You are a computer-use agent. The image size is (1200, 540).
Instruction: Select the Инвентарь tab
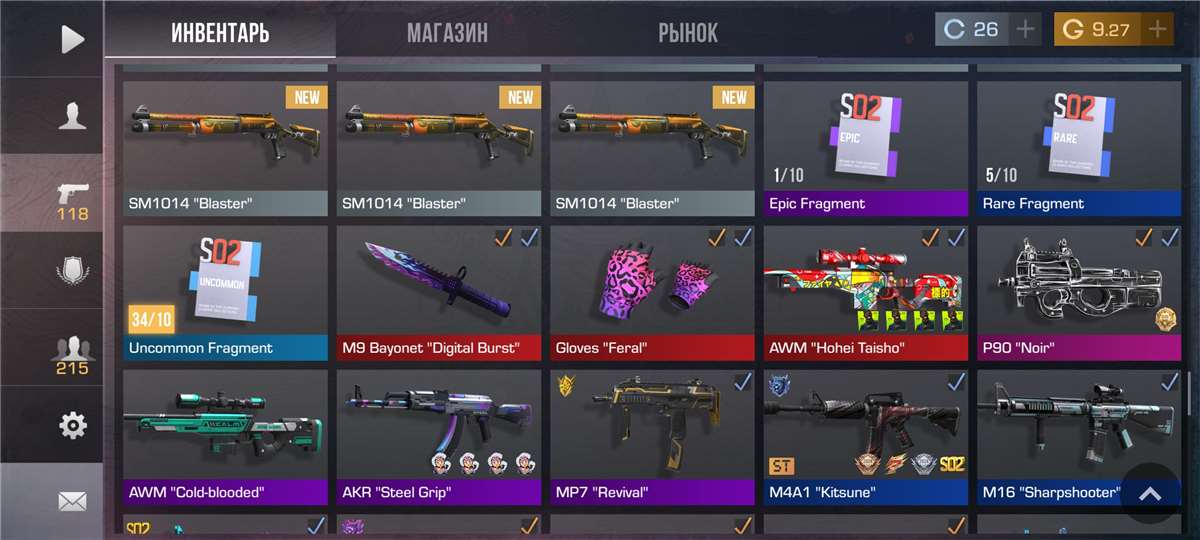(x=220, y=32)
